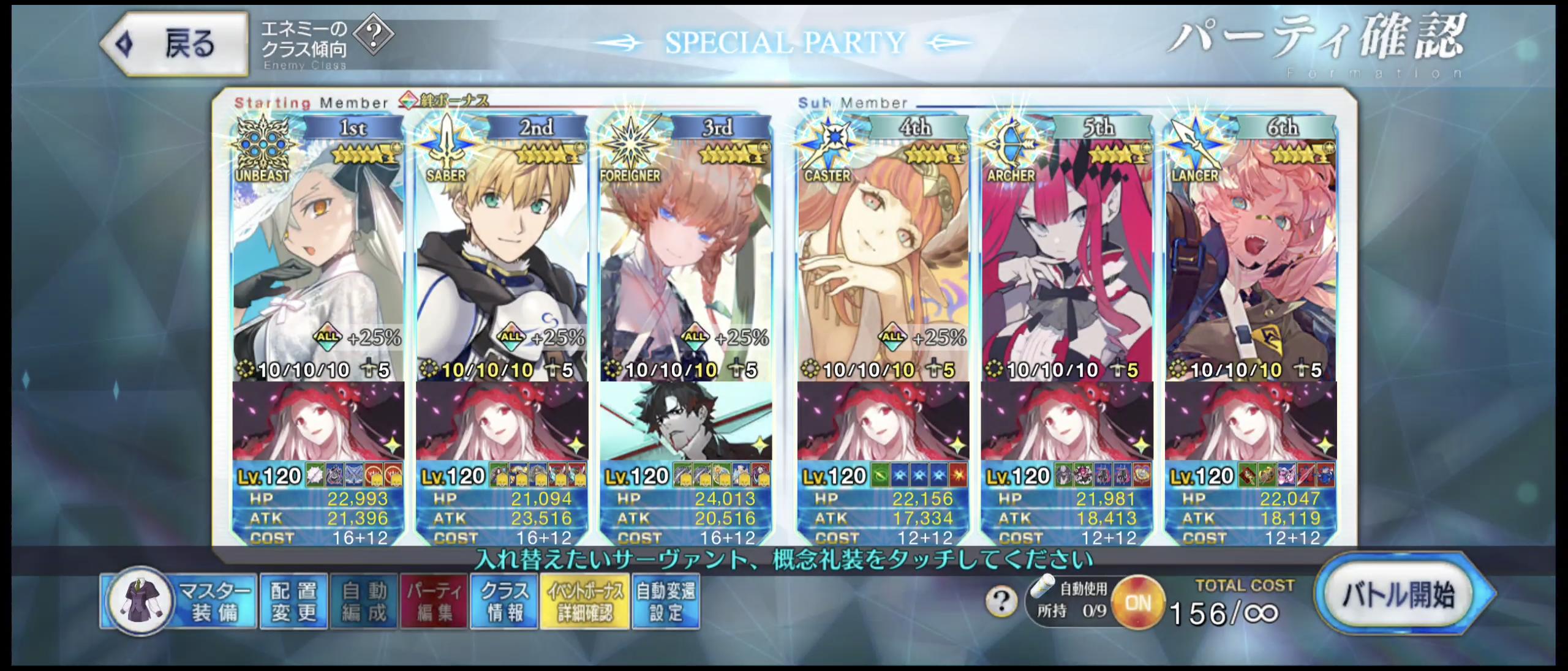
Task: Select the 3rd slot FOREIGNER servant card
Action: tap(685, 257)
